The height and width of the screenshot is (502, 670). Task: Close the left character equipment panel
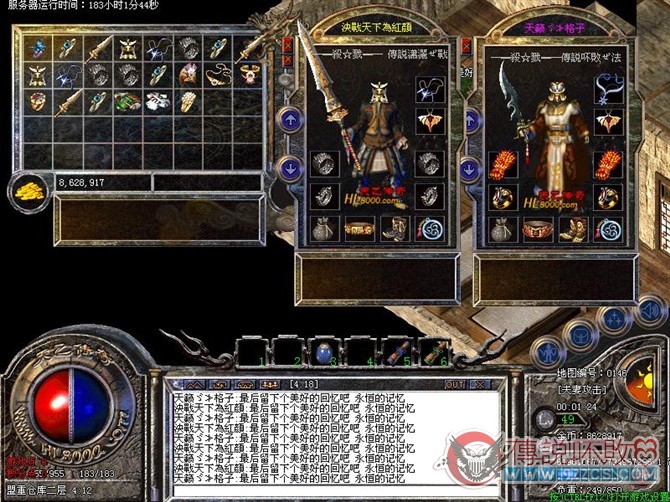288,46
